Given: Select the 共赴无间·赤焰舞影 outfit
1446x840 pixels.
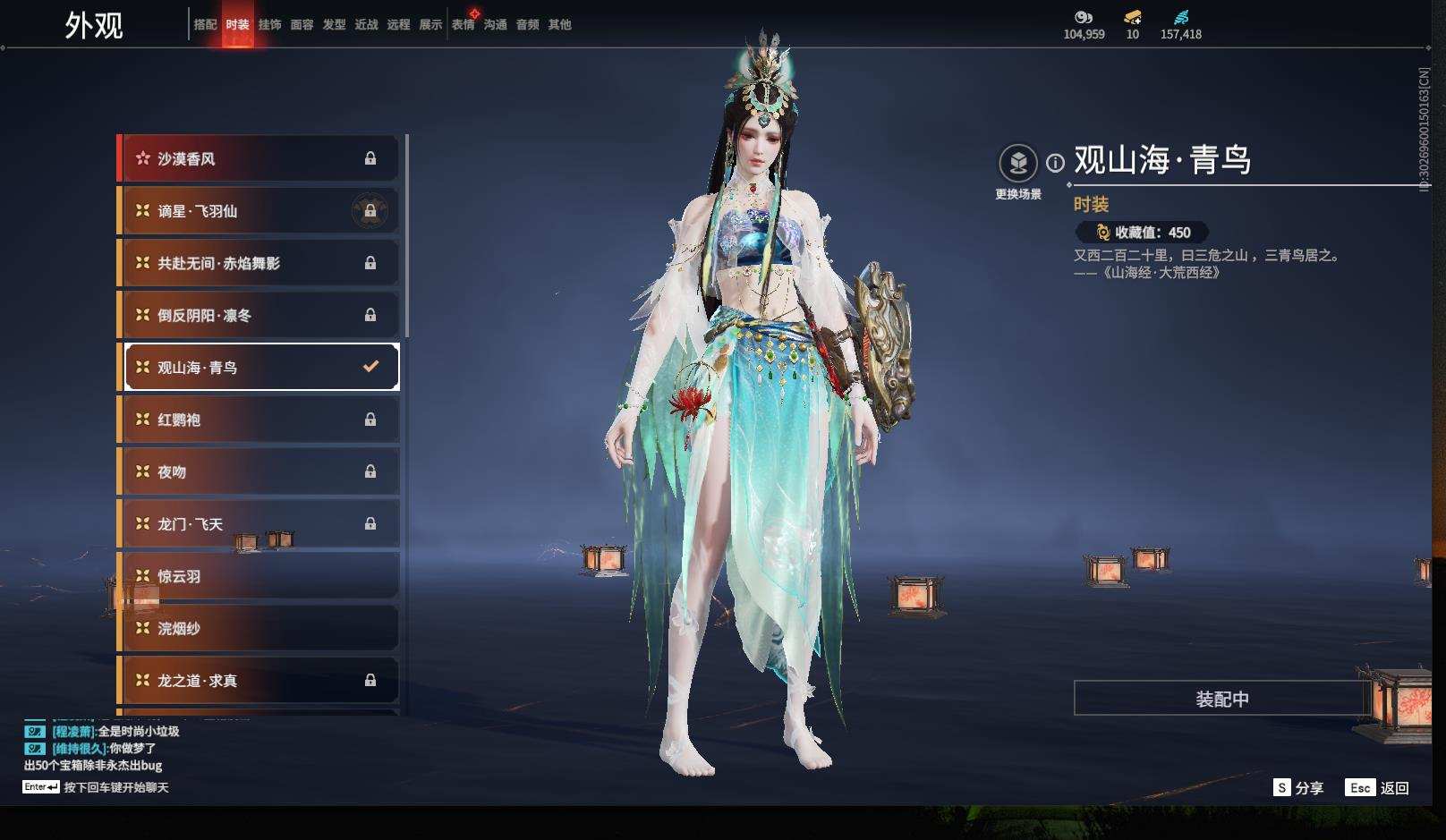Looking at the screenshot, I should (x=259, y=263).
